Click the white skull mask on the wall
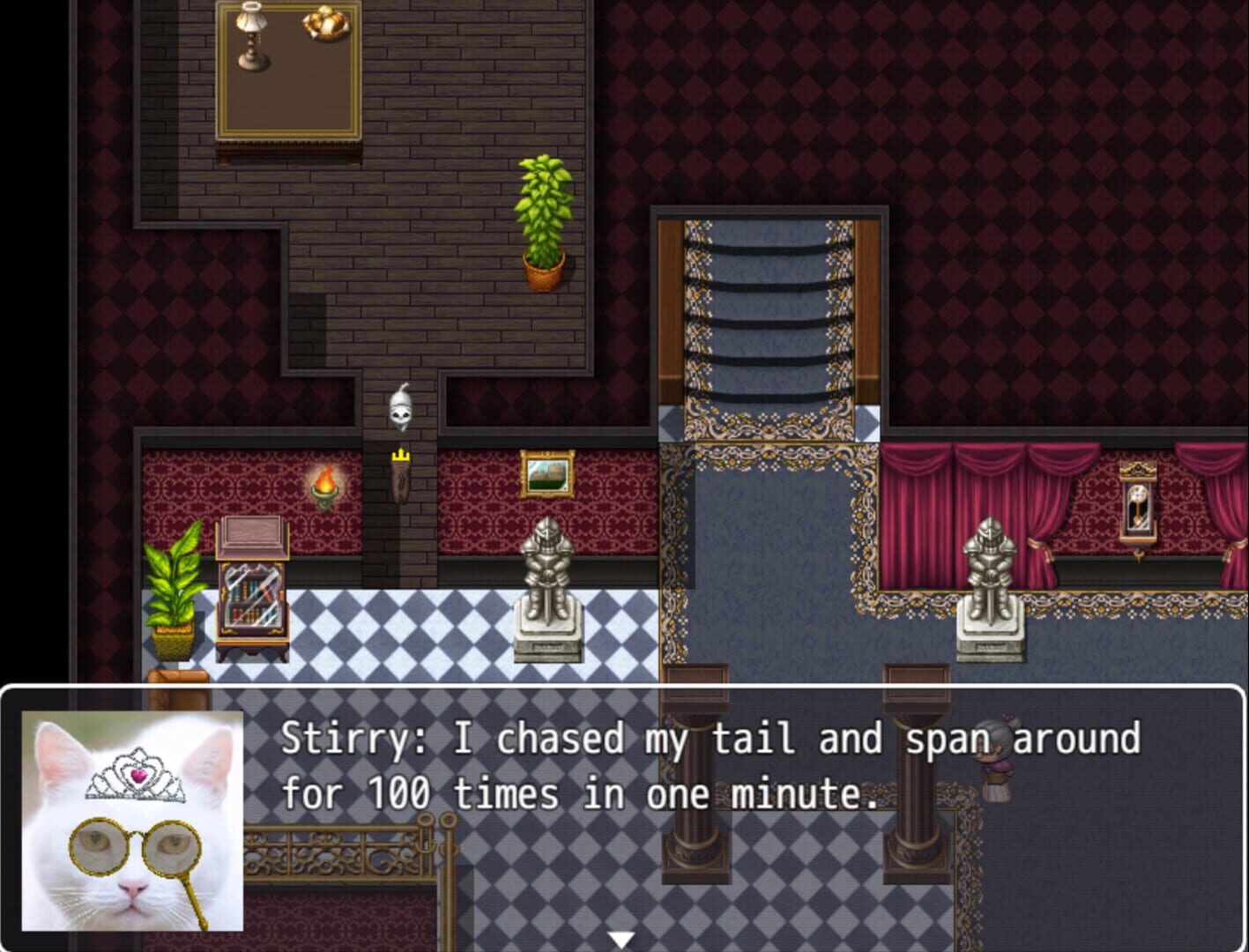Viewport: 1249px width, 952px height. point(399,406)
